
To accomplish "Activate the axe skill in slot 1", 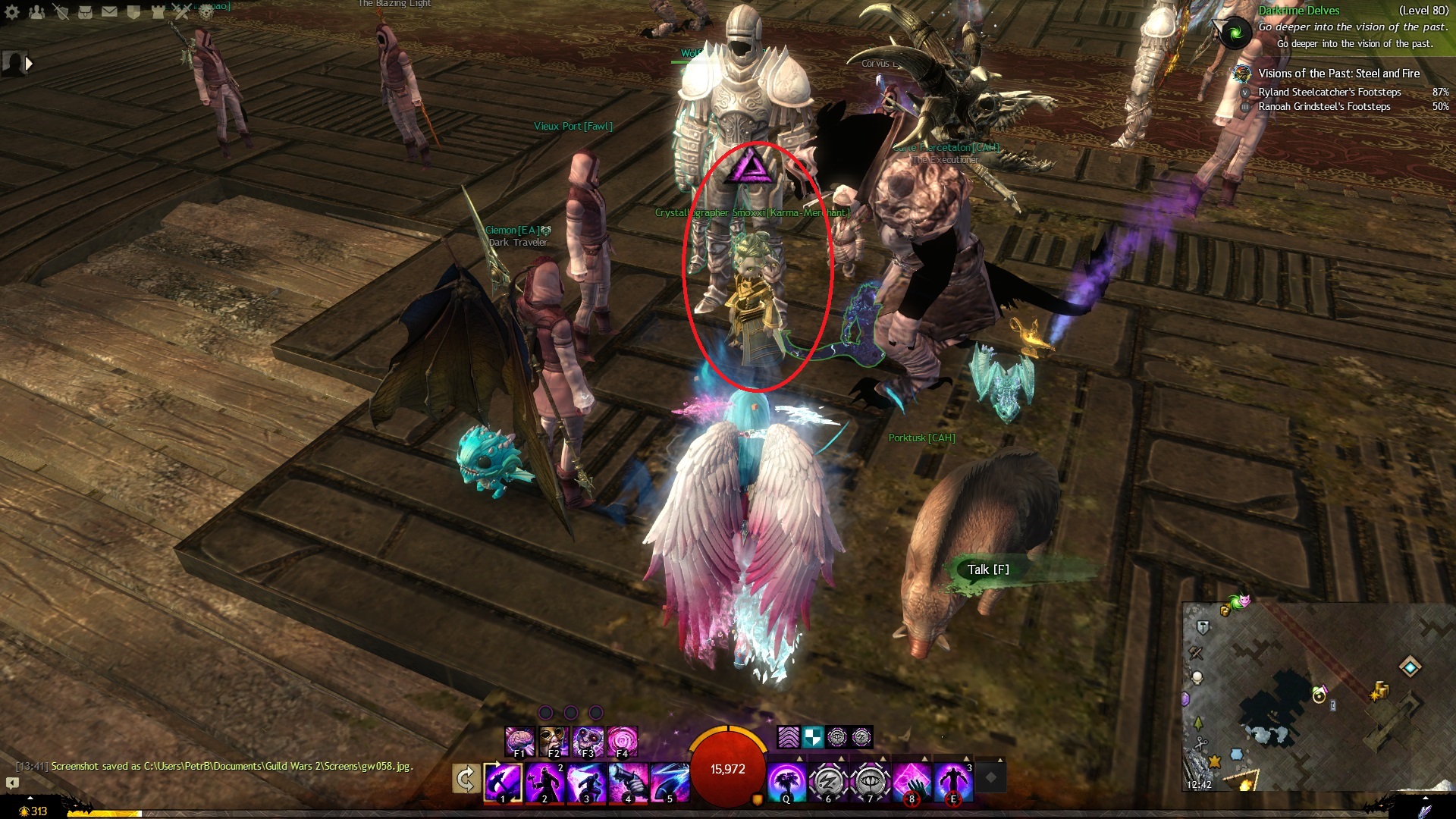I will pyautogui.click(x=503, y=782).
